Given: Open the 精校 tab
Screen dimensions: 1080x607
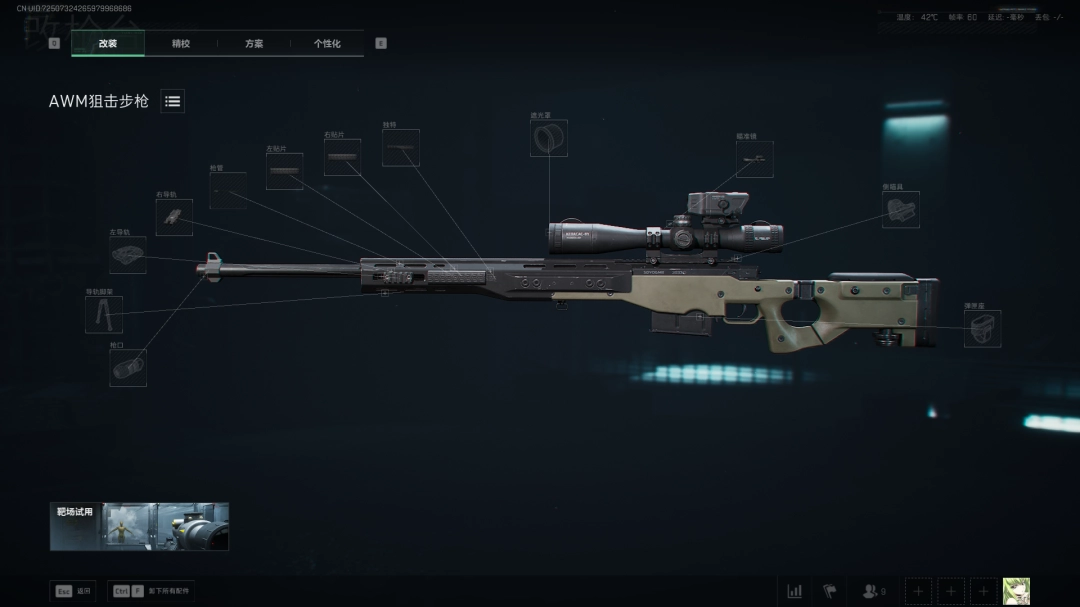Looking at the screenshot, I should 181,44.
